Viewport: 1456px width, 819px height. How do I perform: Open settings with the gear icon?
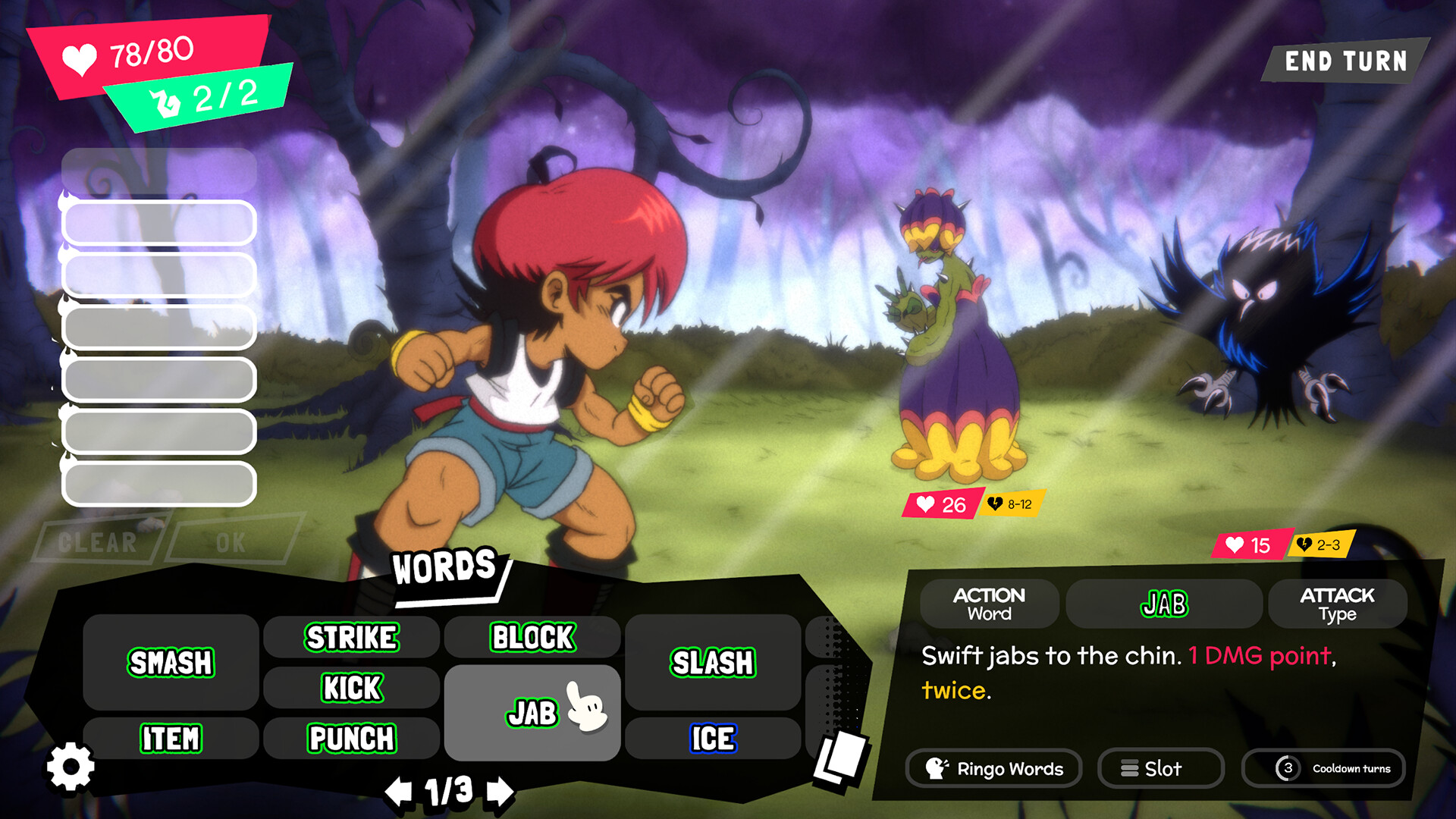click(x=71, y=767)
